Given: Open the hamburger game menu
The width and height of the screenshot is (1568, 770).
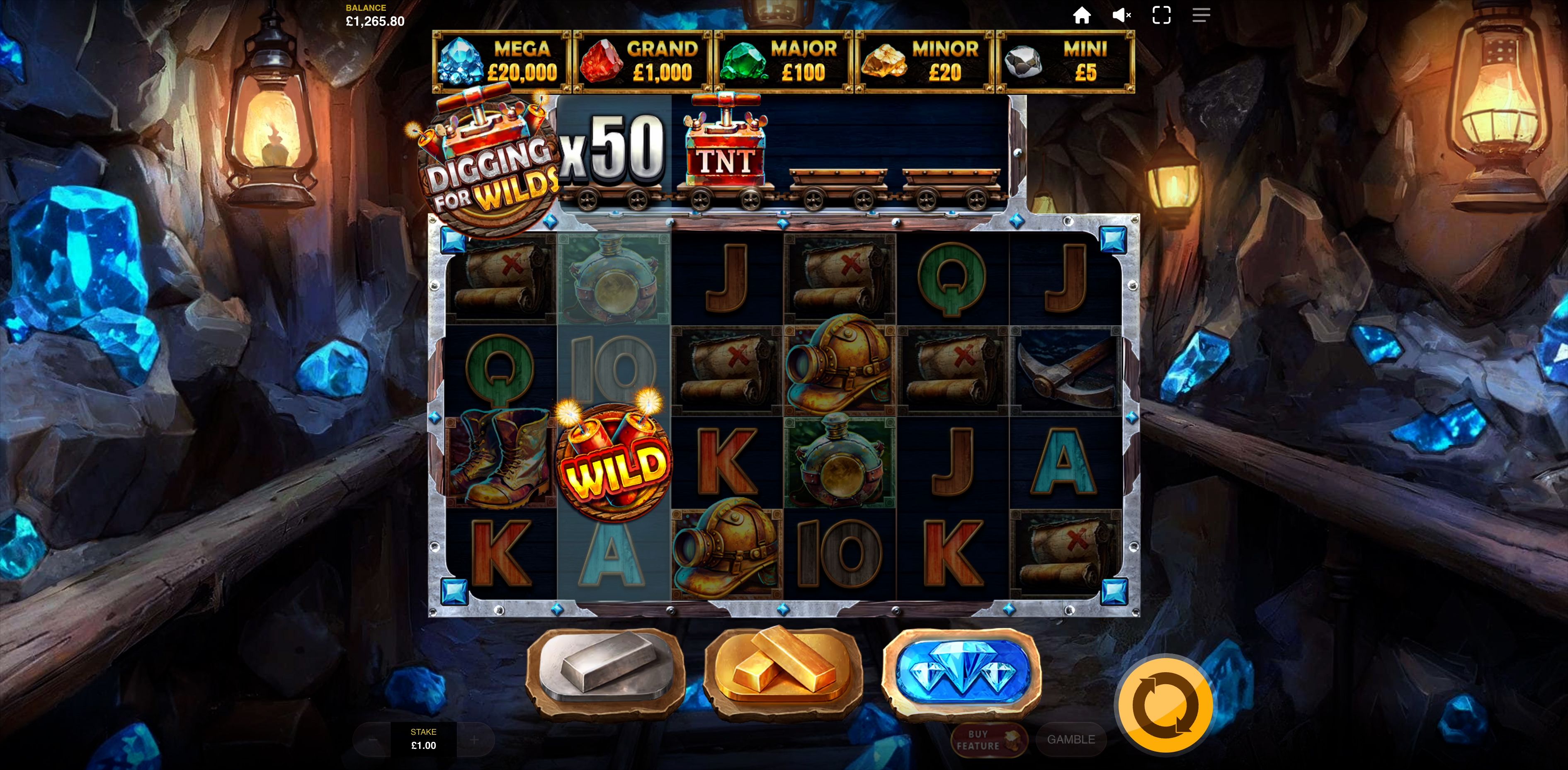Looking at the screenshot, I should 1201,15.
